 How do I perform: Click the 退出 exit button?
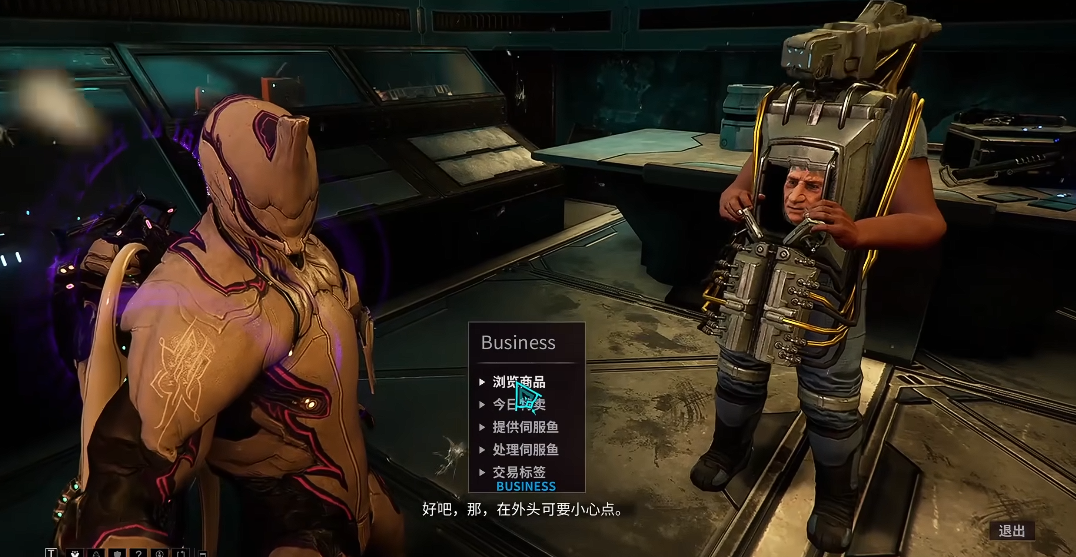(x=1011, y=531)
